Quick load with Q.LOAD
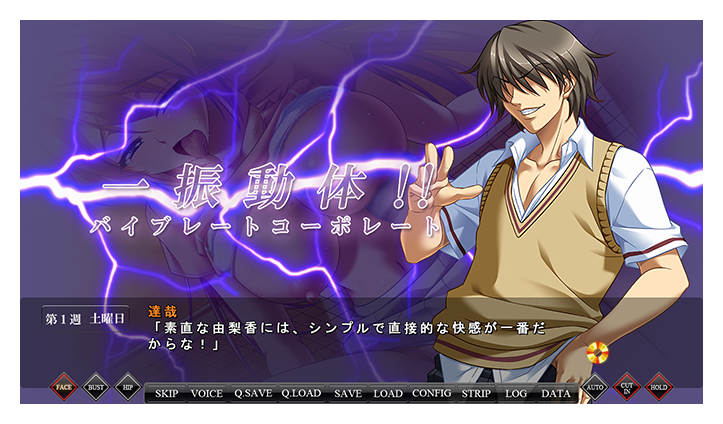Screen dimensions: 723x424 tap(301, 393)
